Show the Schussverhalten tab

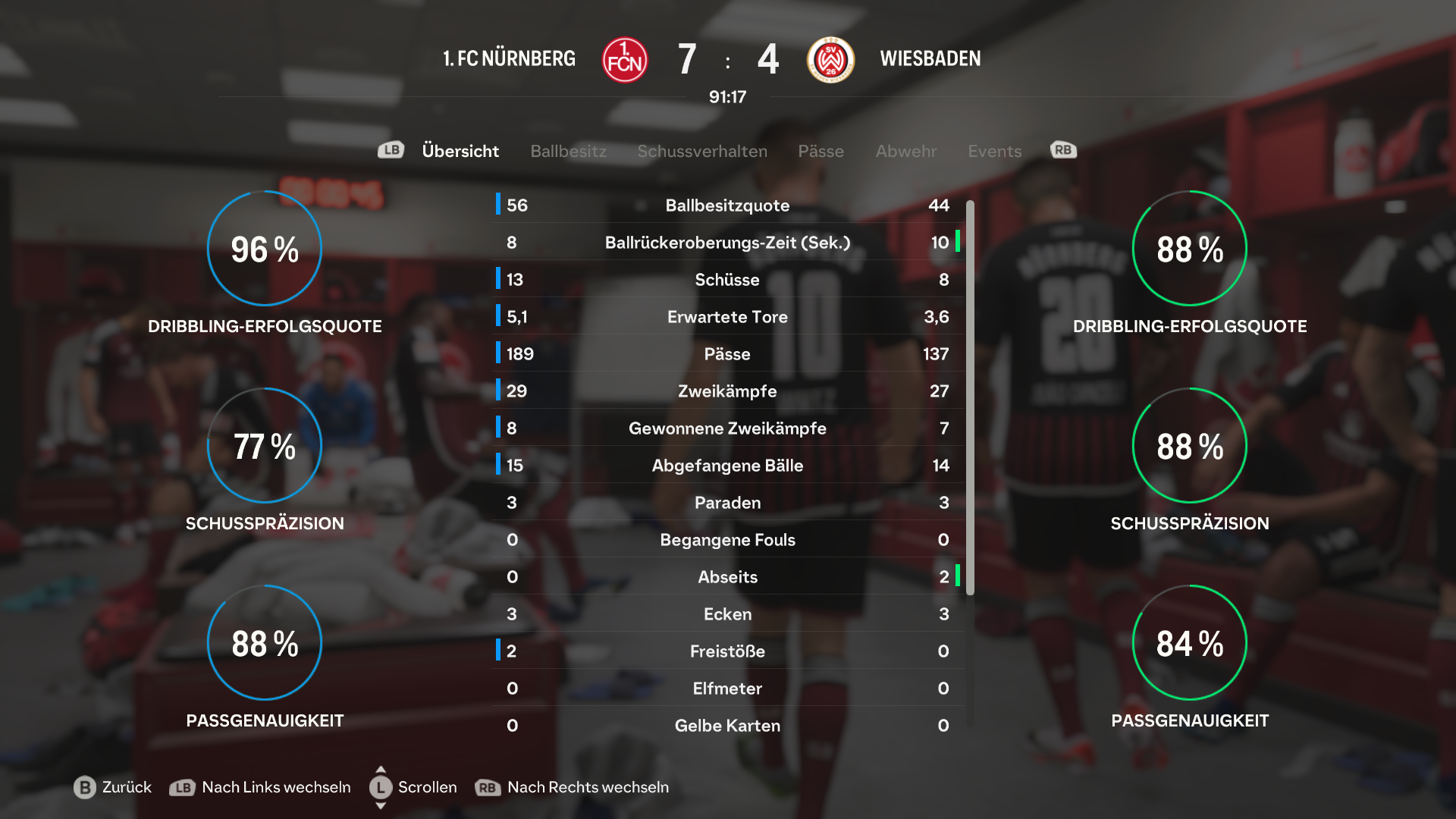coord(702,151)
